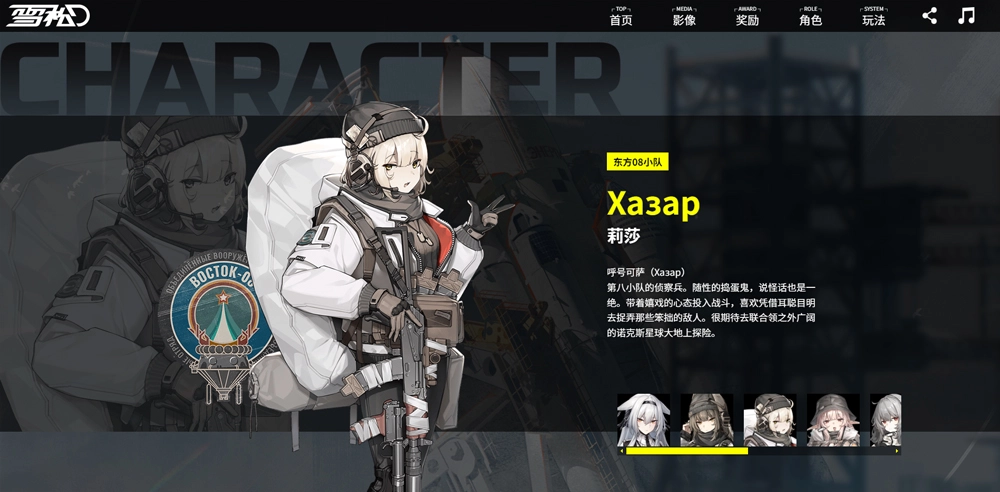The image size is (1000, 492).
Task: Select the blonde headset soldier portrait
Action: [x=770, y=419]
